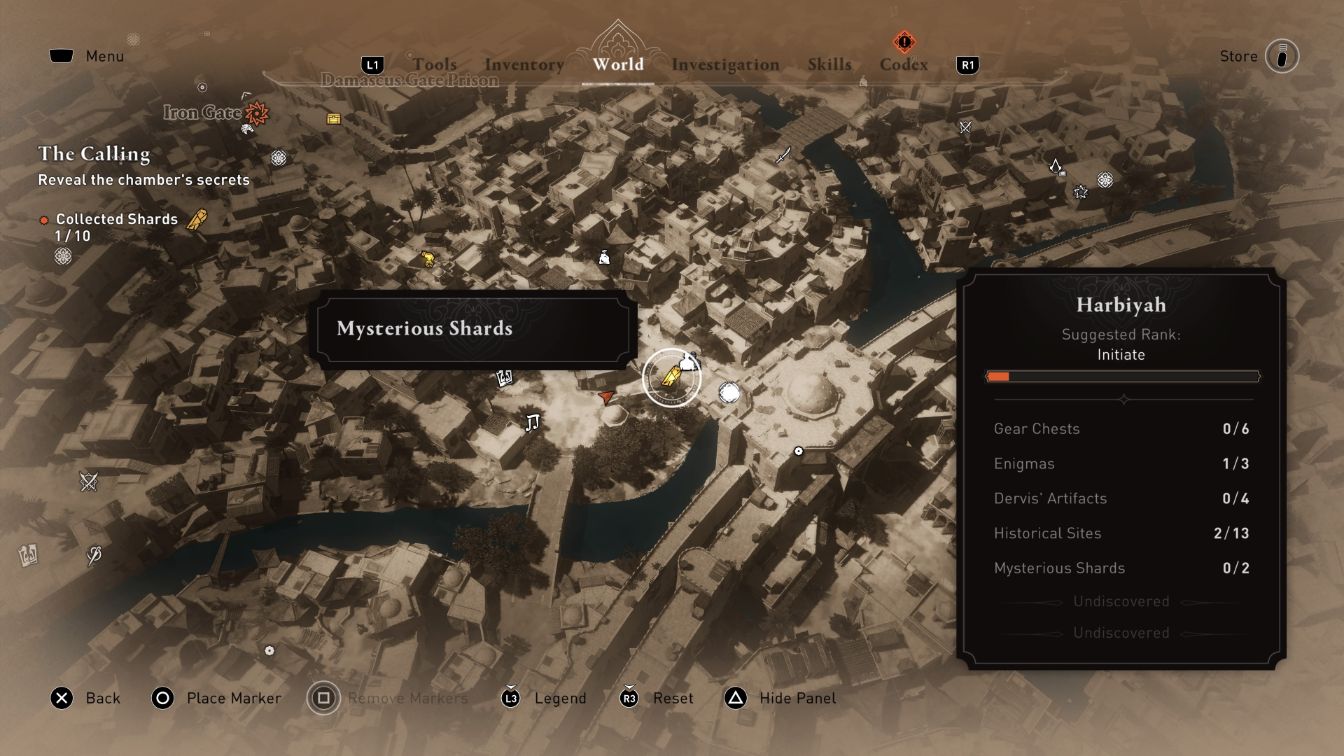This screenshot has width=1344, height=756.
Task: Switch to the Investigation tab
Action: point(726,64)
